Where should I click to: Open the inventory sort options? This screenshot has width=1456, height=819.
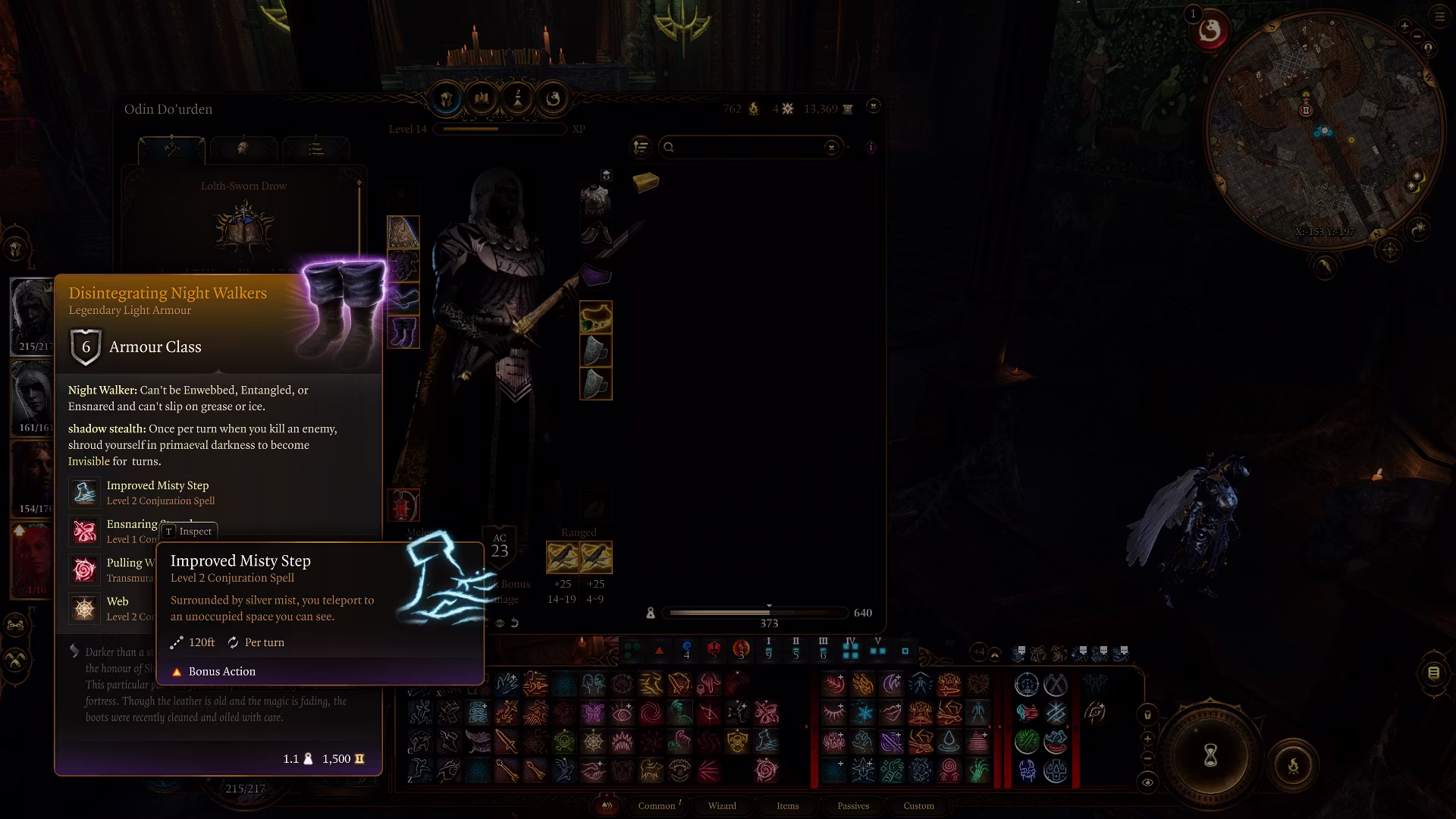tap(641, 146)
